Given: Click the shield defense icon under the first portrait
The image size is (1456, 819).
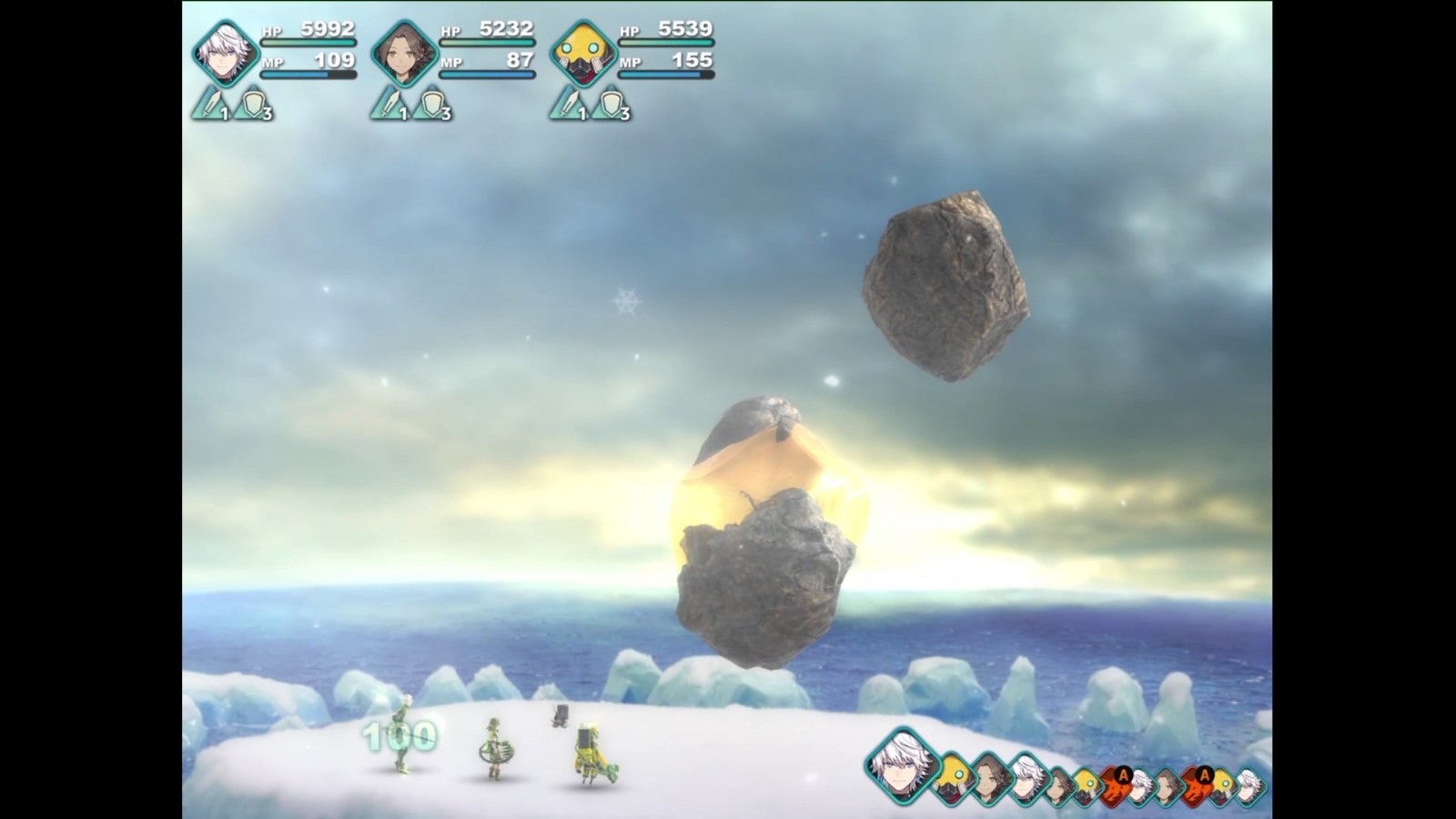Looking at the screenshot, I should point(251,105).
